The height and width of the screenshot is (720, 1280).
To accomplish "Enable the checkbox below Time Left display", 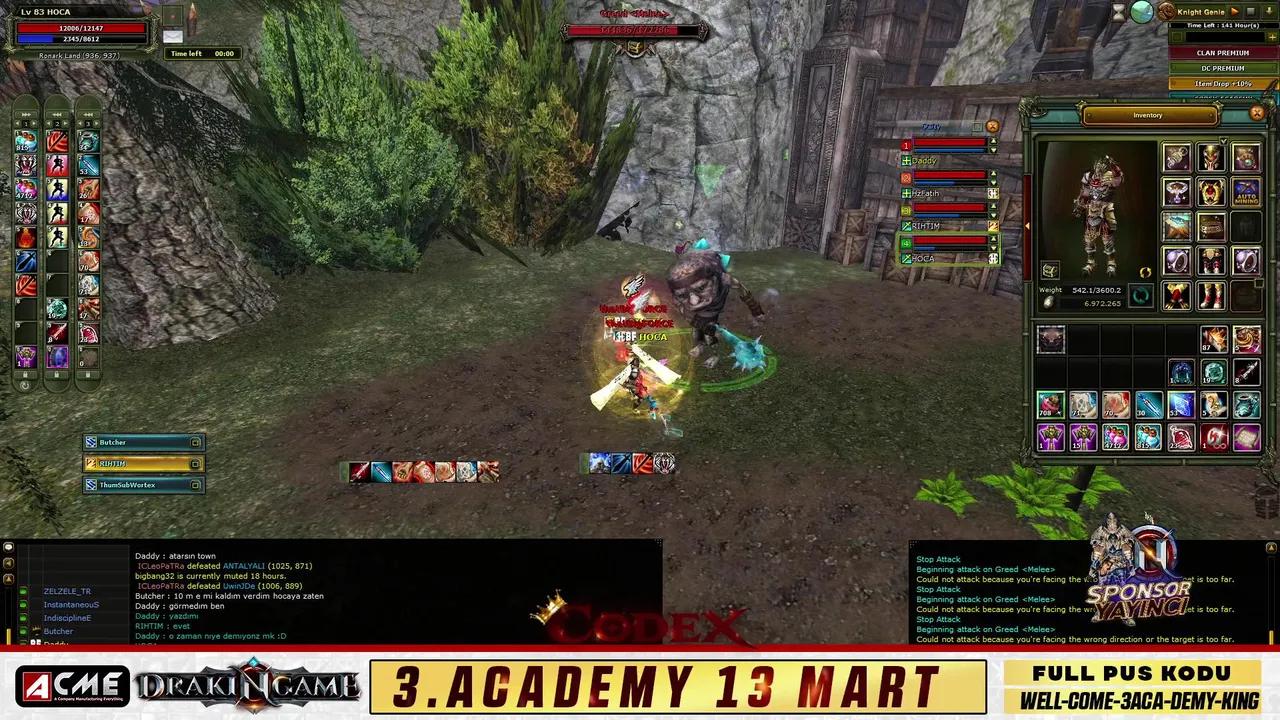I will coord(1177,37).
